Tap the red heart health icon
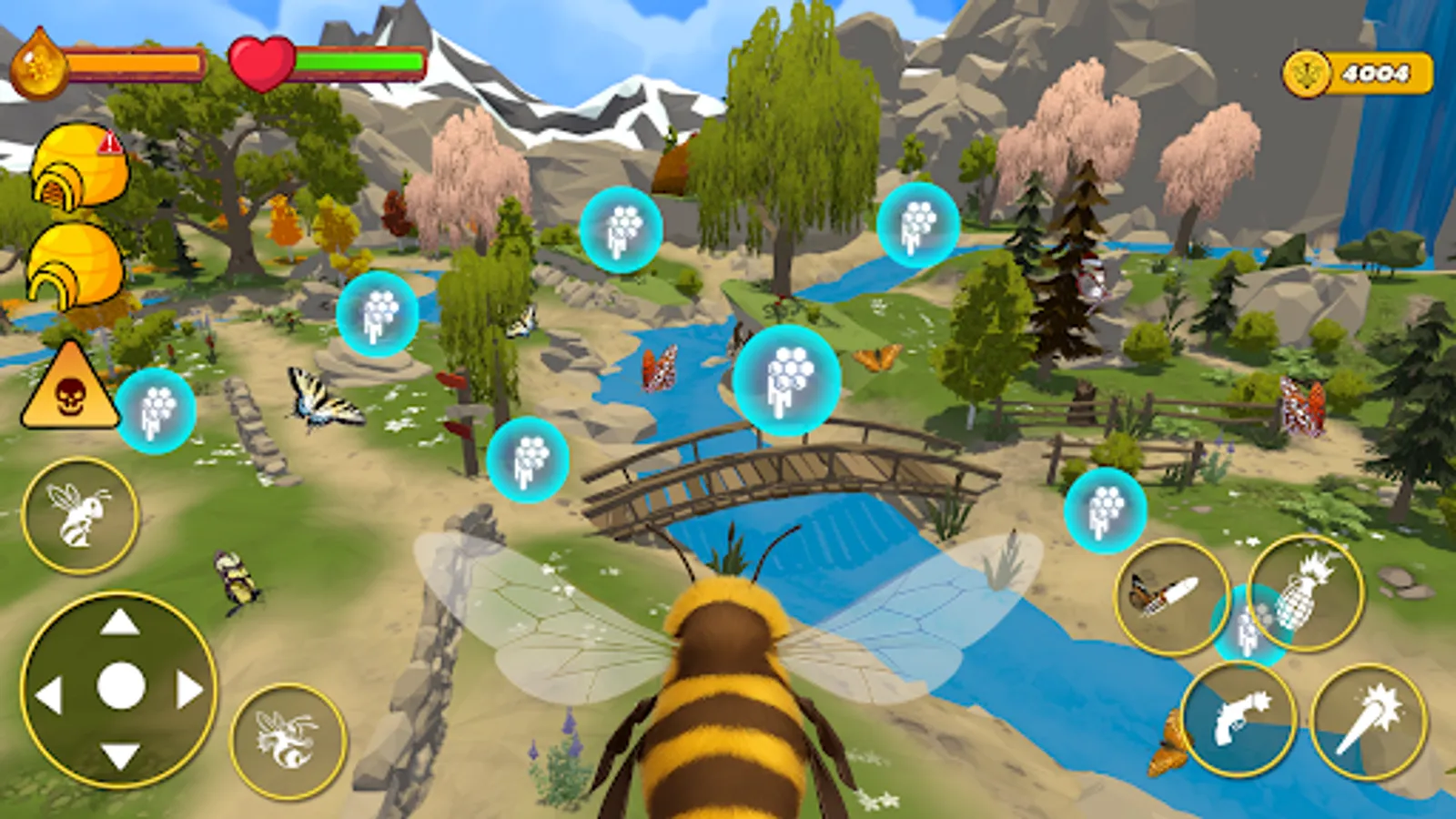1456x819 pixels. (261, 62)
